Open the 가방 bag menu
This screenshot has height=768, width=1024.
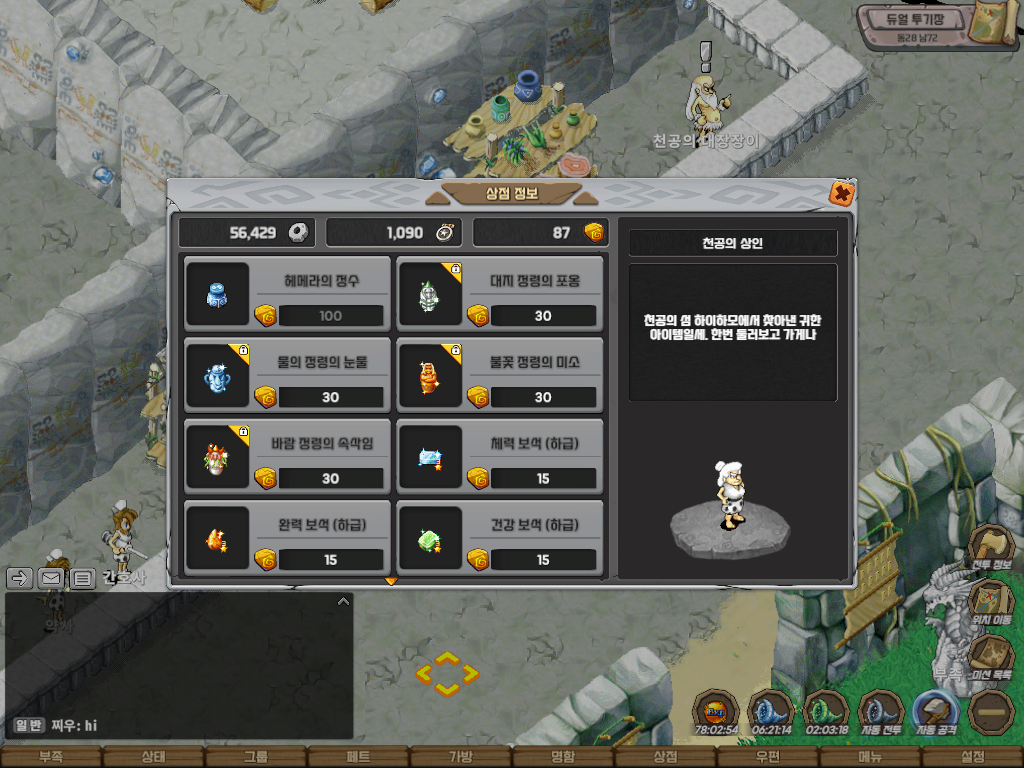(x=460, y=757)
